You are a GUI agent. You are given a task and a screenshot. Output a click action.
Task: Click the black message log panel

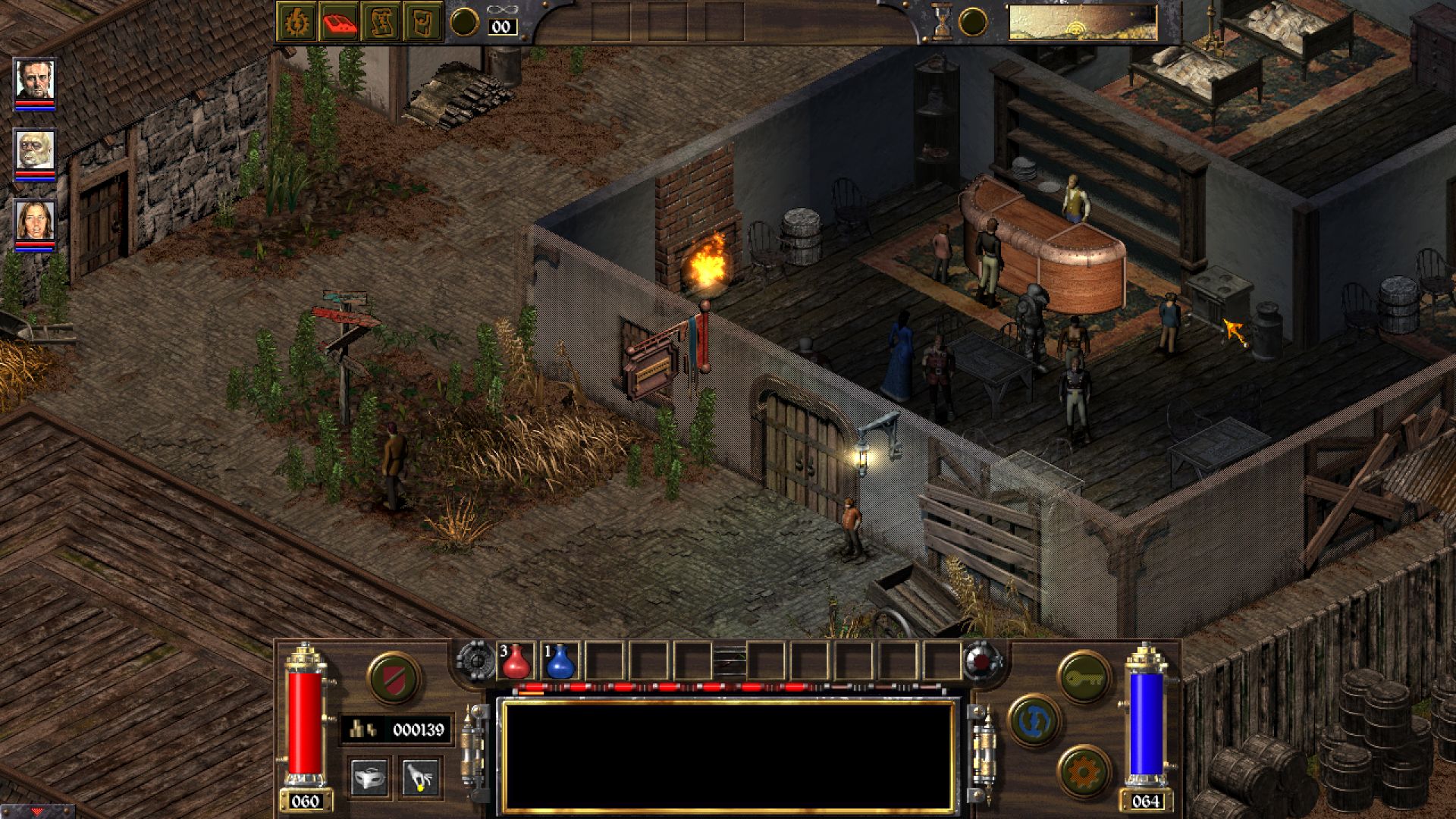pos(728,756)
